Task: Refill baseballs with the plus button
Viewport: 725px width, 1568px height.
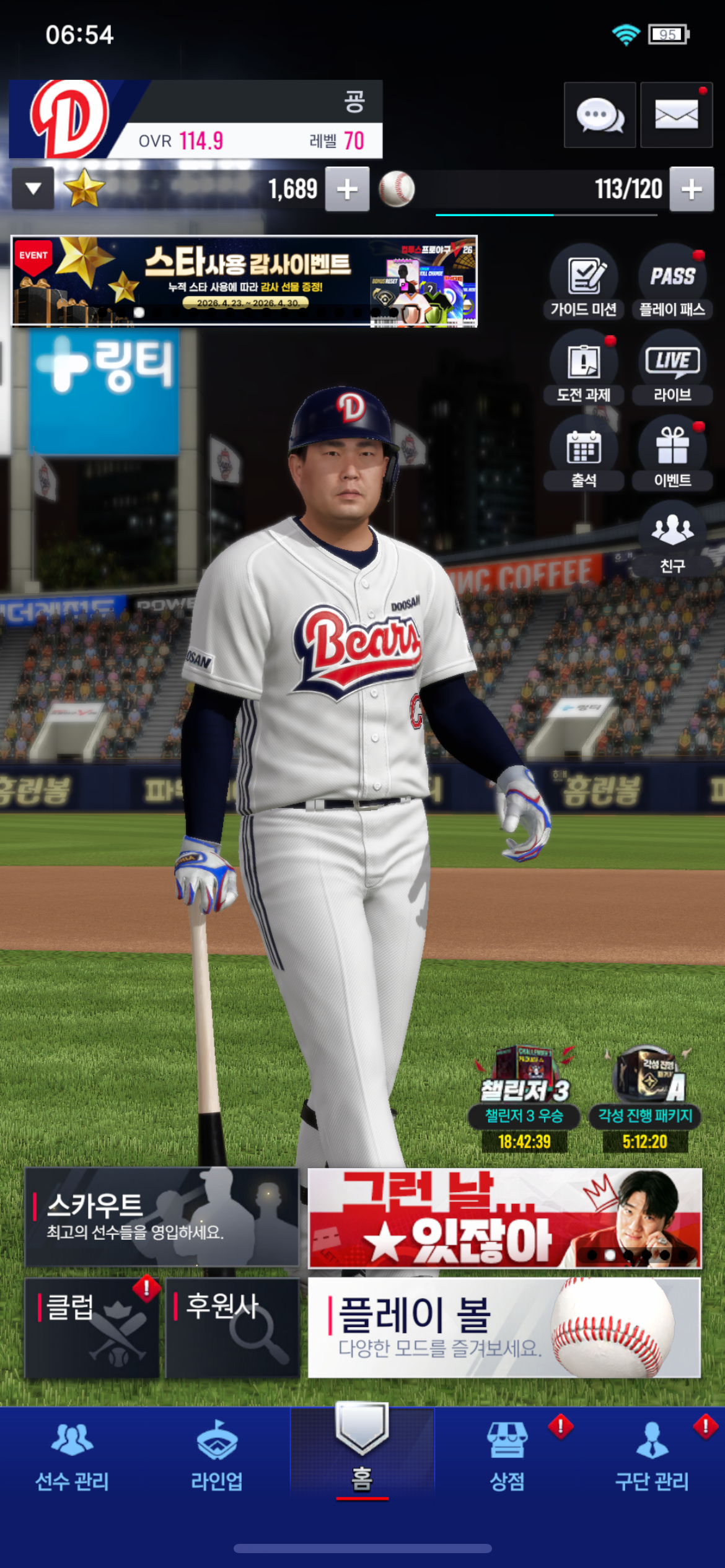Action: pos(692,189)
